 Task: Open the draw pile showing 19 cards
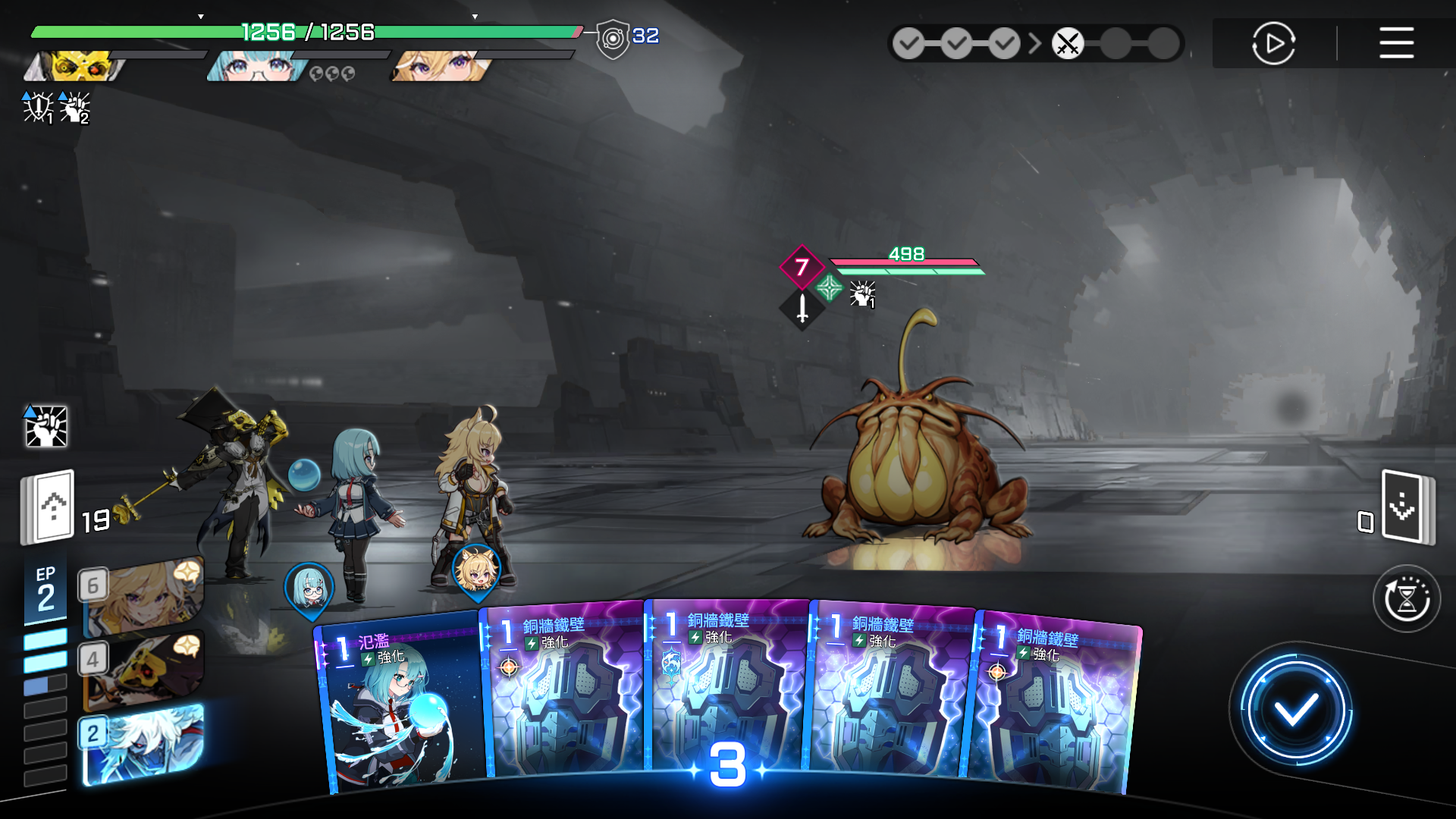[x=49, y=507]
